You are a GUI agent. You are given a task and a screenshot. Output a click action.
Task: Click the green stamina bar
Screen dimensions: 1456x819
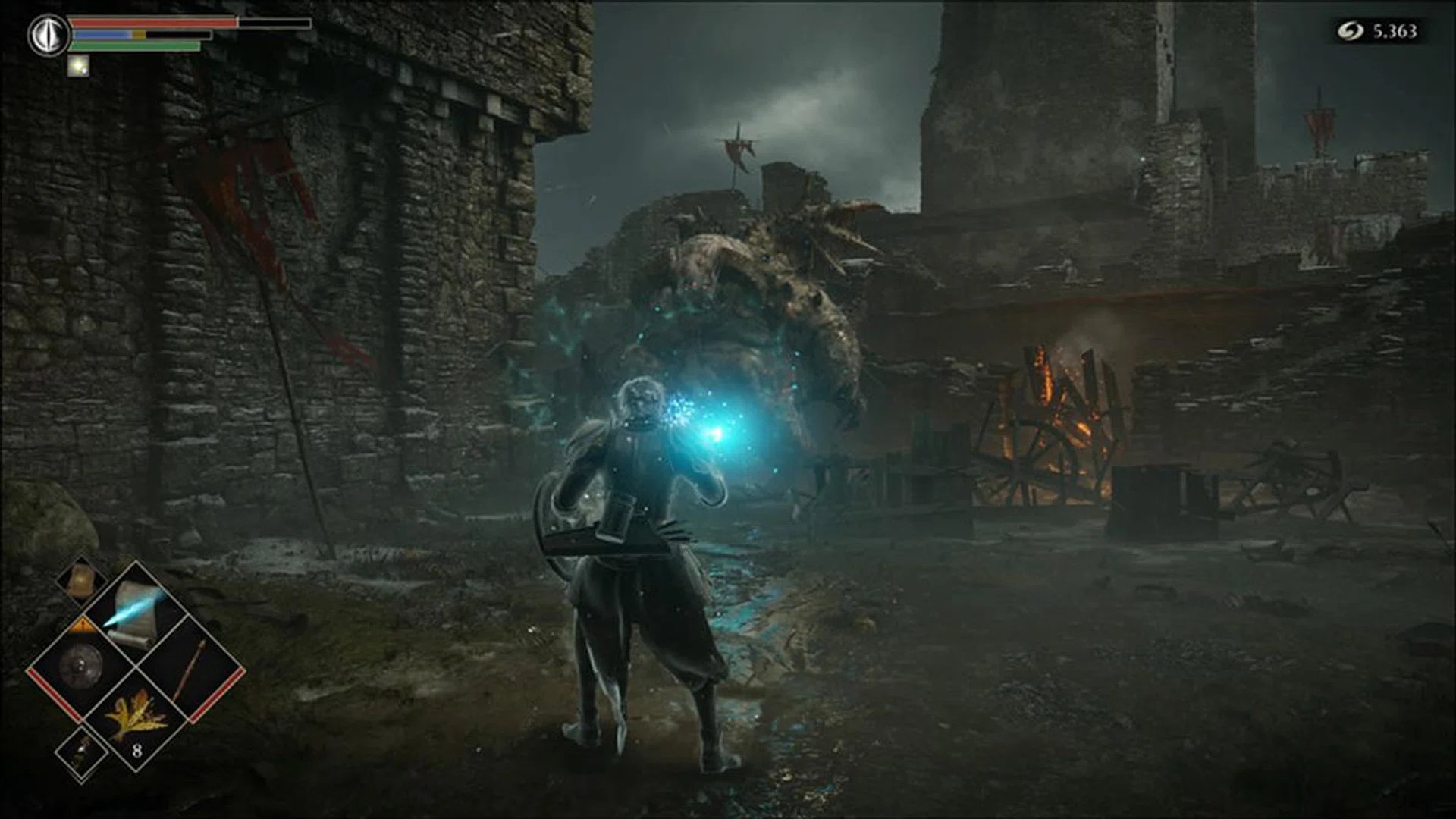coord(136,44)
